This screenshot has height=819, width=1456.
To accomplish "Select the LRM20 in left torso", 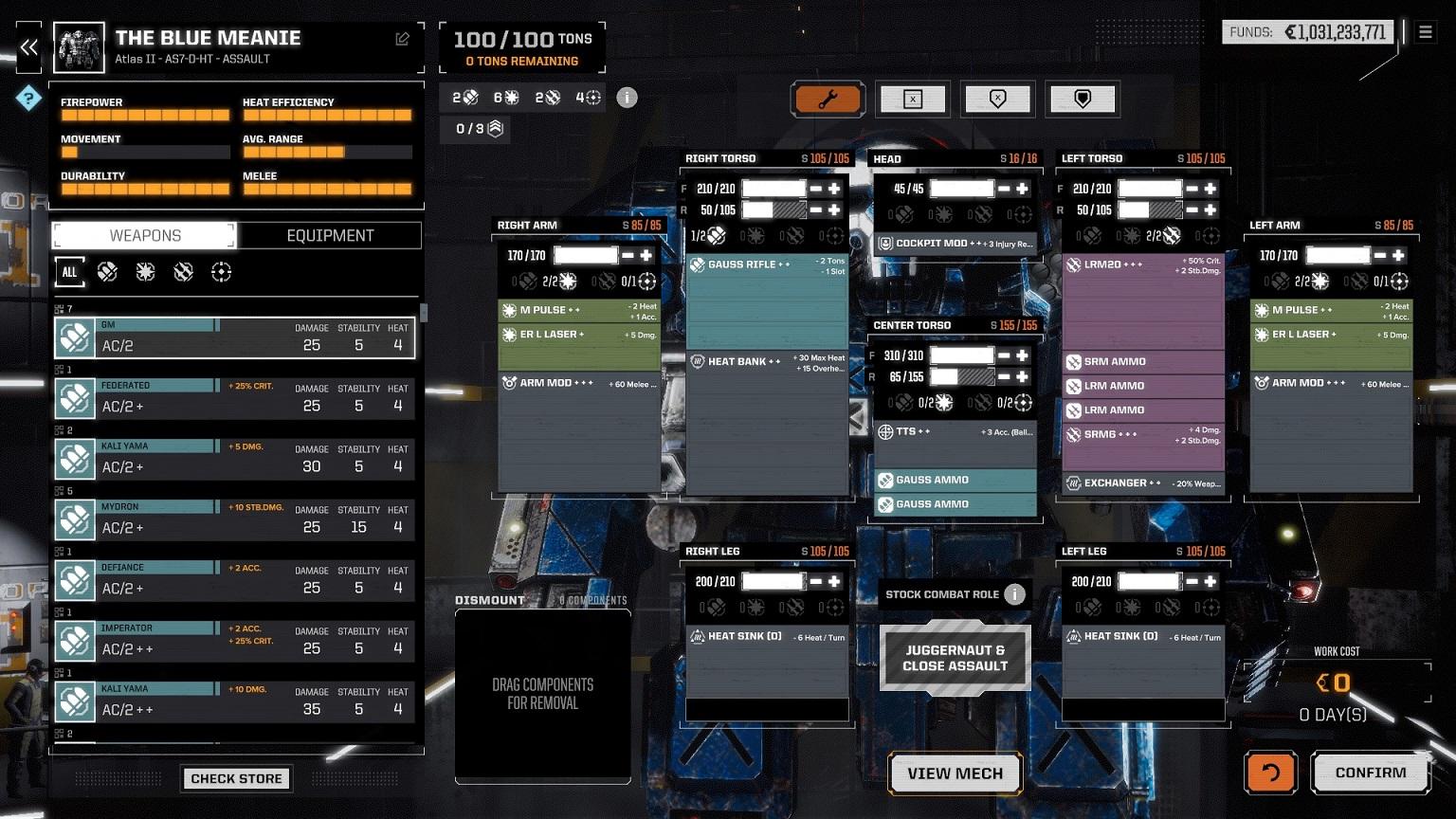I will click(x=1142, y=265).
